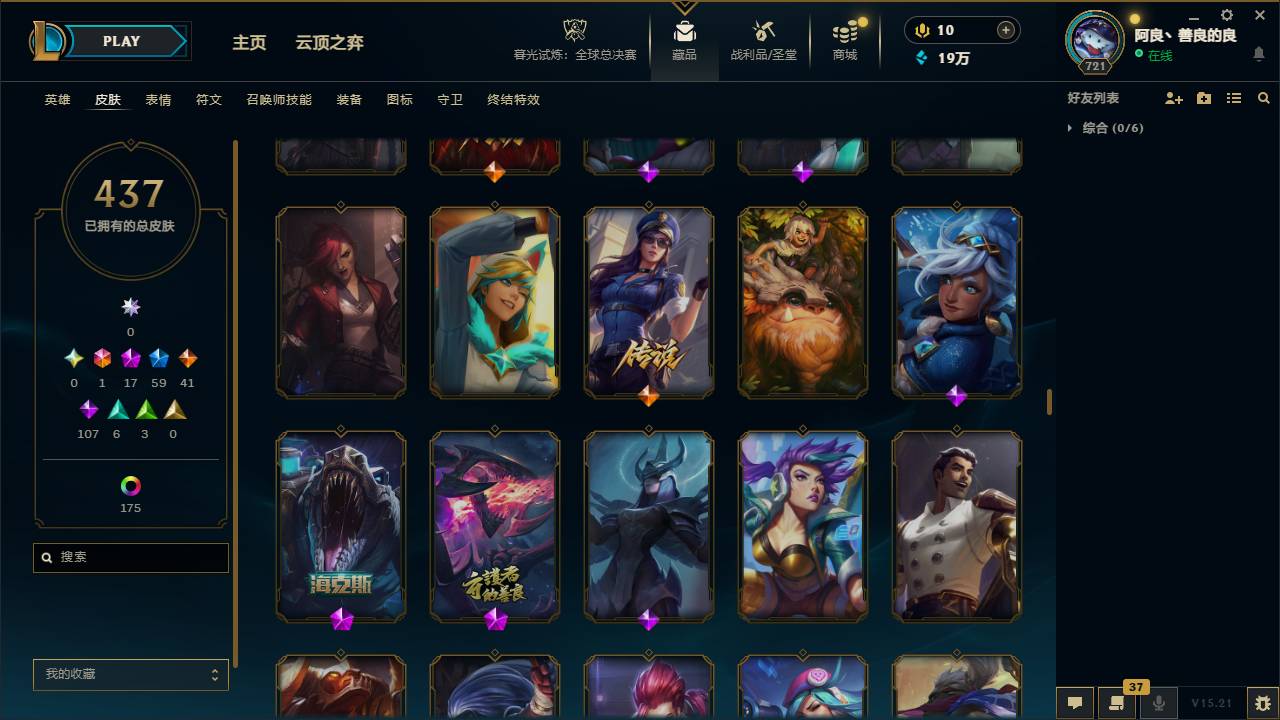The height and width of the screenshot is (720, 1280).
Task: Mute voice chat with the microphone icon
Action: coord(1160,703)
